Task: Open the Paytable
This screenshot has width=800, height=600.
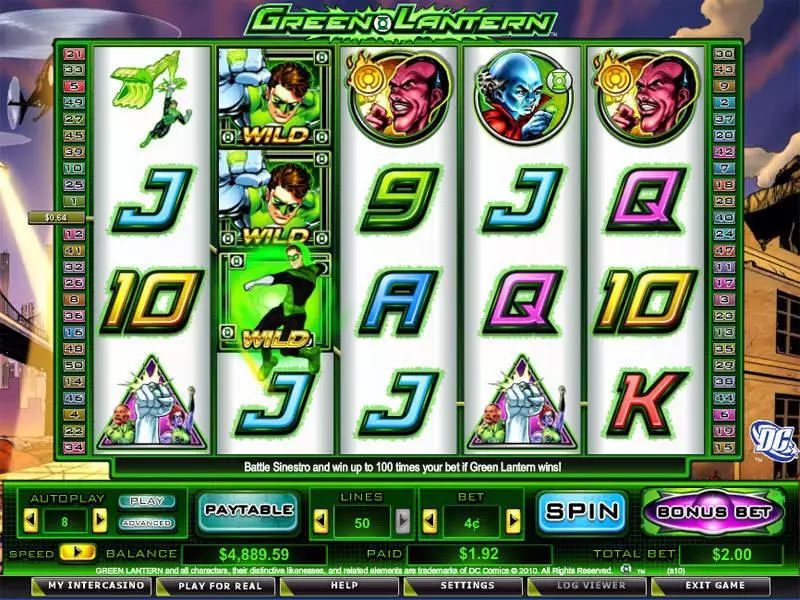Action: [x=247, y=510]
